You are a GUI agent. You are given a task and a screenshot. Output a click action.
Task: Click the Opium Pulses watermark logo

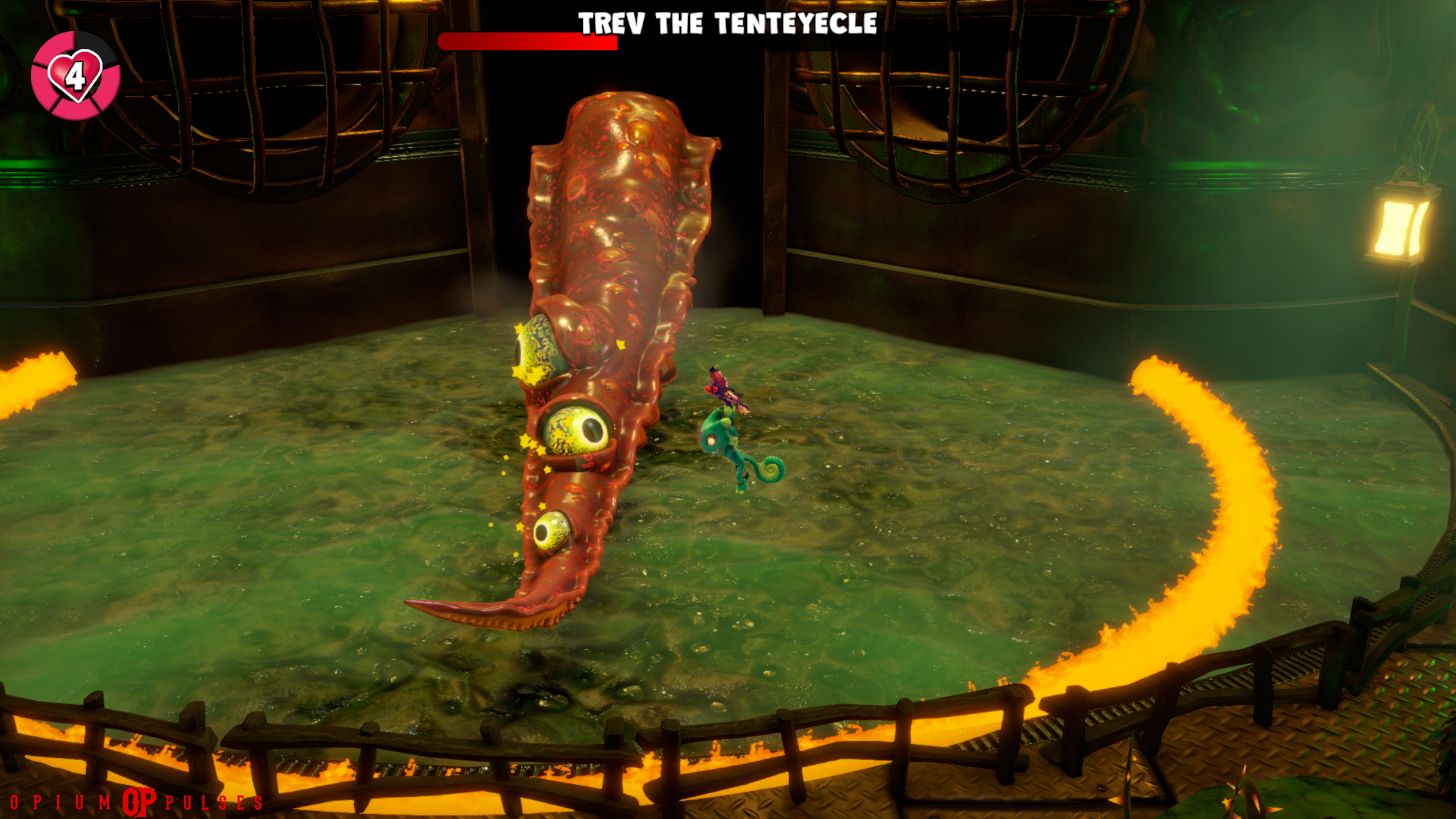(139, 802)
